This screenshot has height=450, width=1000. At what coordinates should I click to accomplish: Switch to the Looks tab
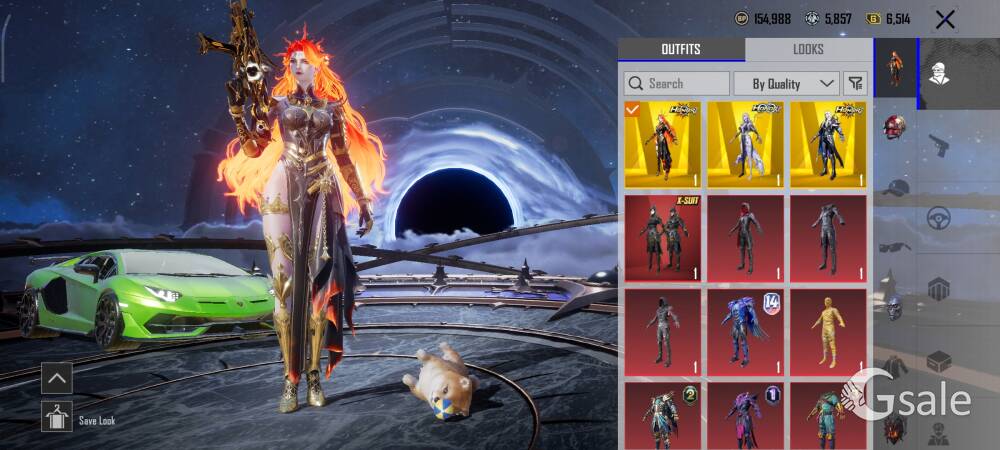tap(808, 49)
